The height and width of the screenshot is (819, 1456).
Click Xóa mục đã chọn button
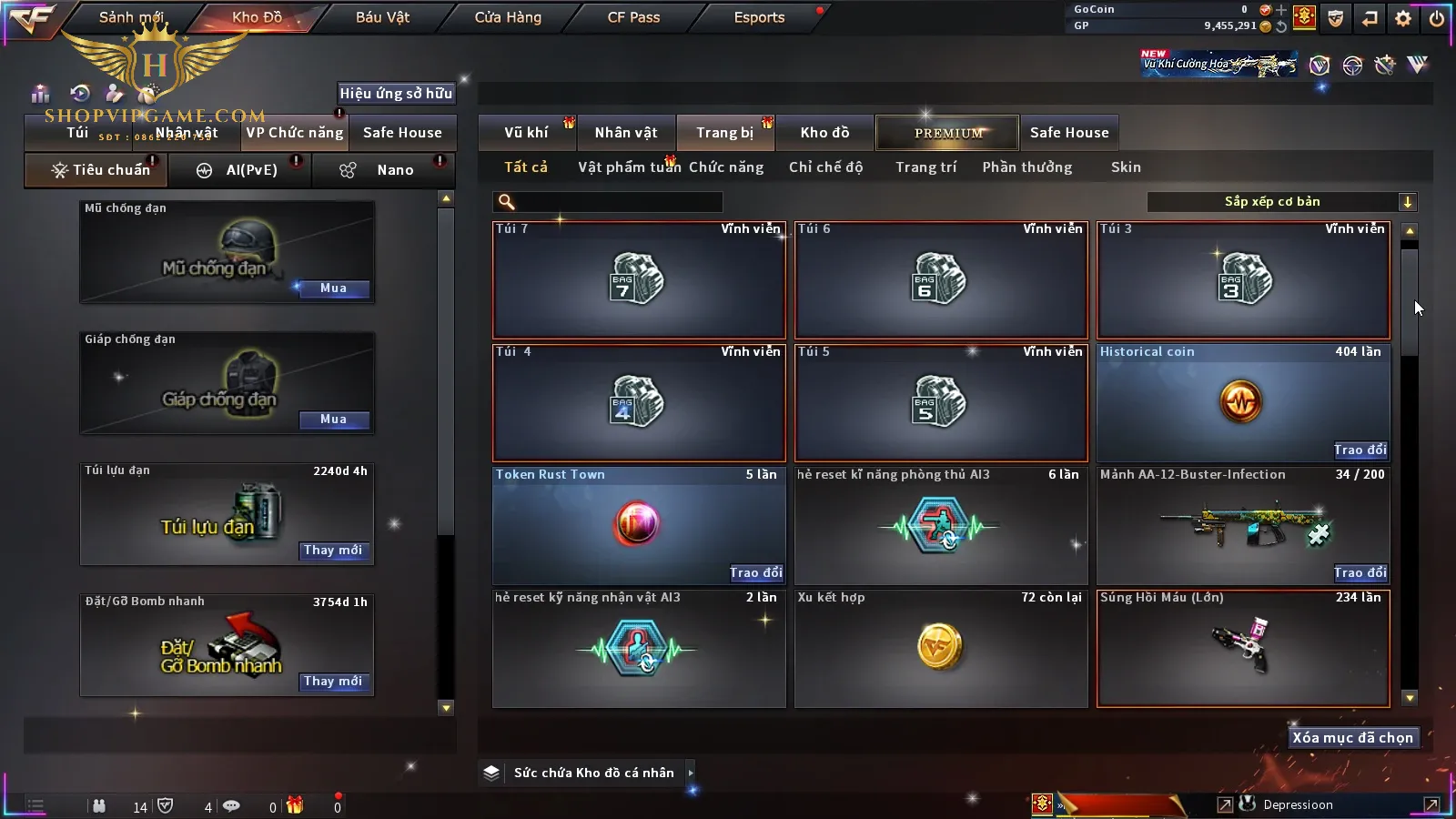[1352, 738]
